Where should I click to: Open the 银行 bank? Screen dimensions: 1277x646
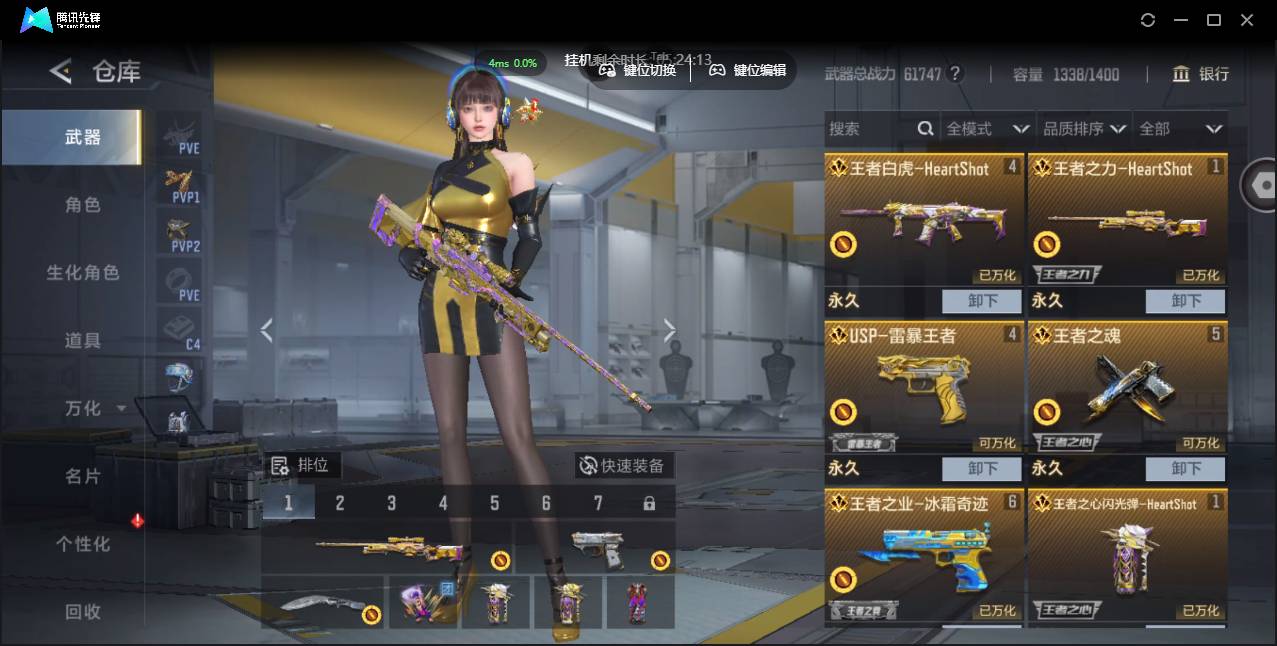[x=1201, y=74]
